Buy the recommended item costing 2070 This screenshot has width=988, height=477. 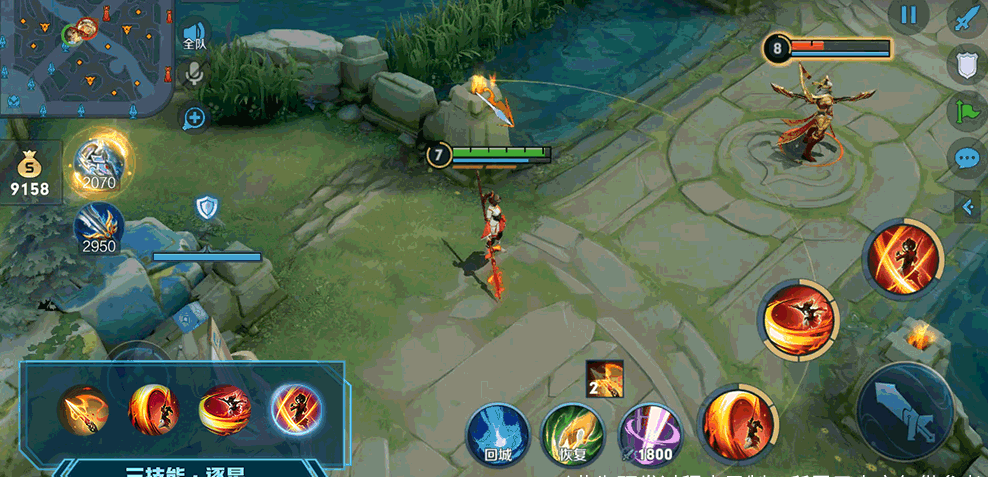coord(100,163)
